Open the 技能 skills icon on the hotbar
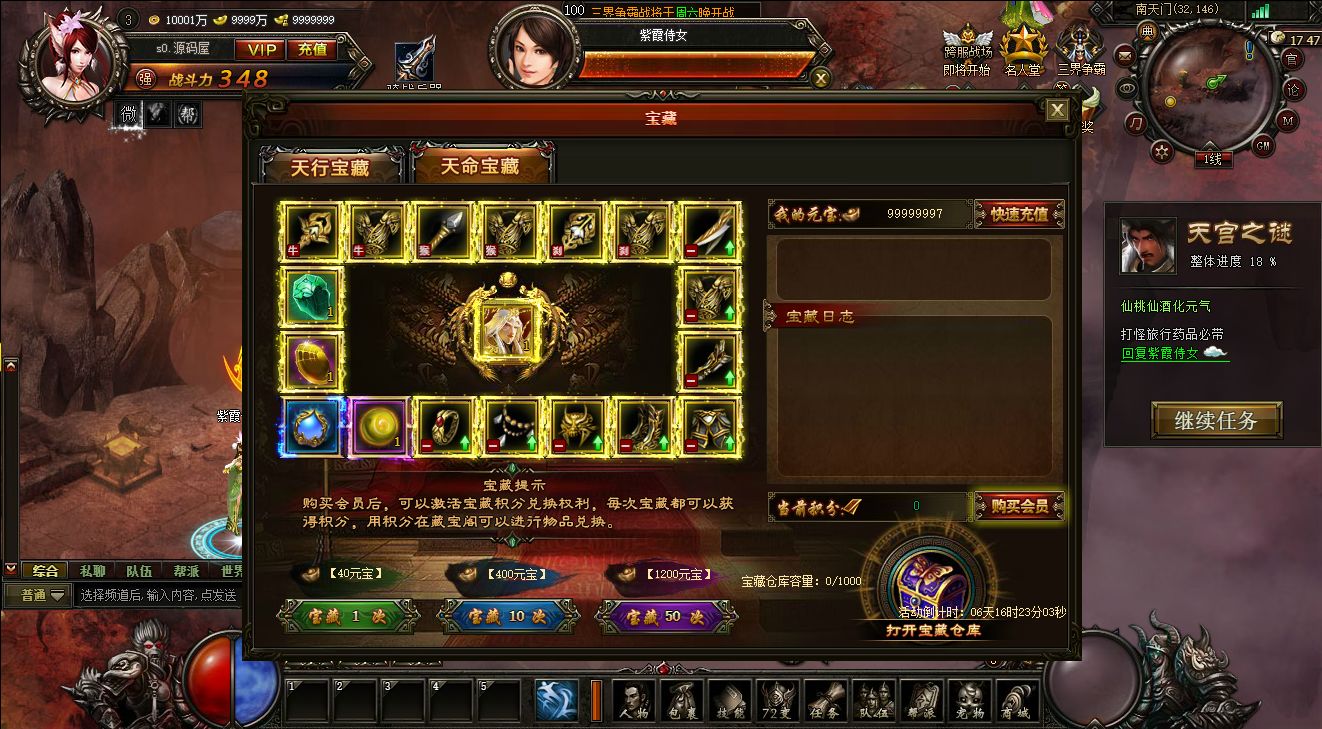 coord(730,700)
